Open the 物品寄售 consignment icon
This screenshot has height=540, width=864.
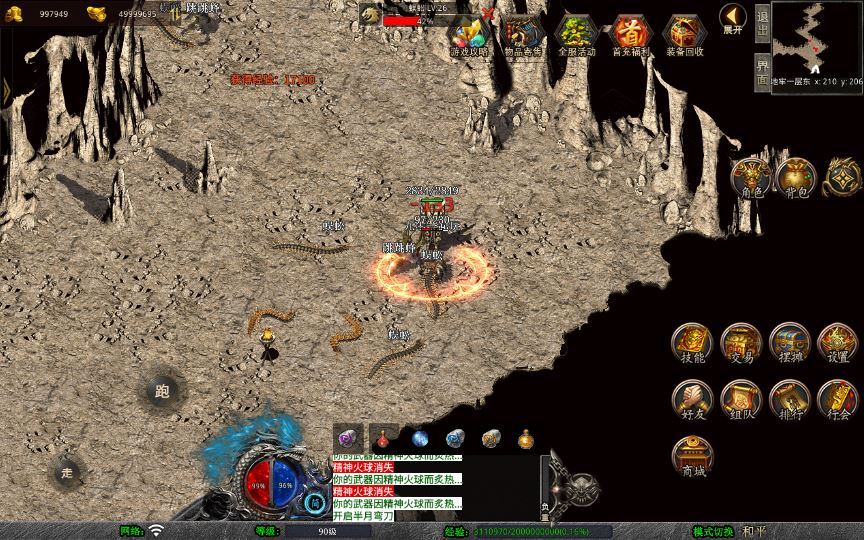pos(525,36)
